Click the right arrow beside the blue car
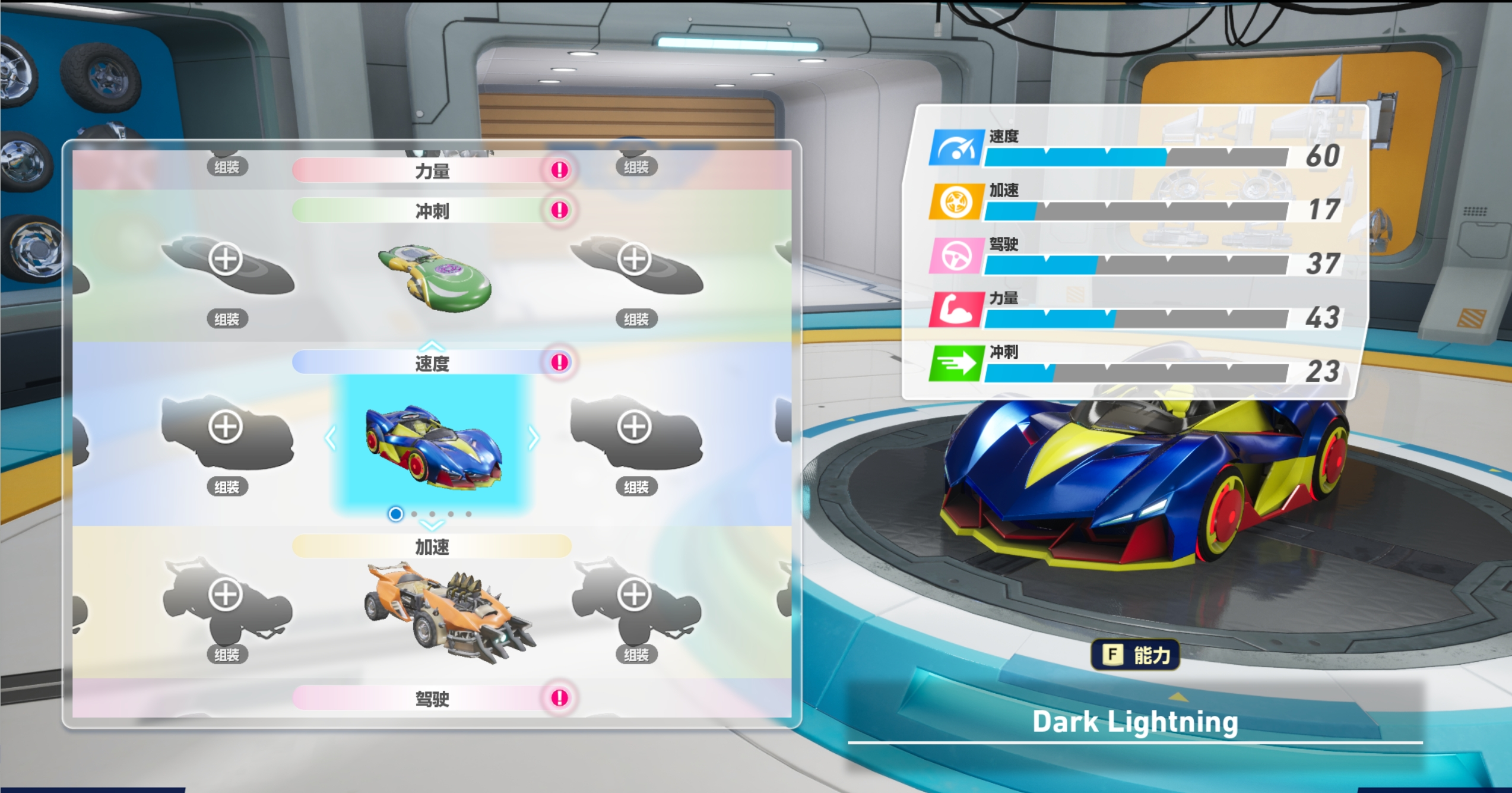This screenshot has height=793, width=1512. (534, 438)
